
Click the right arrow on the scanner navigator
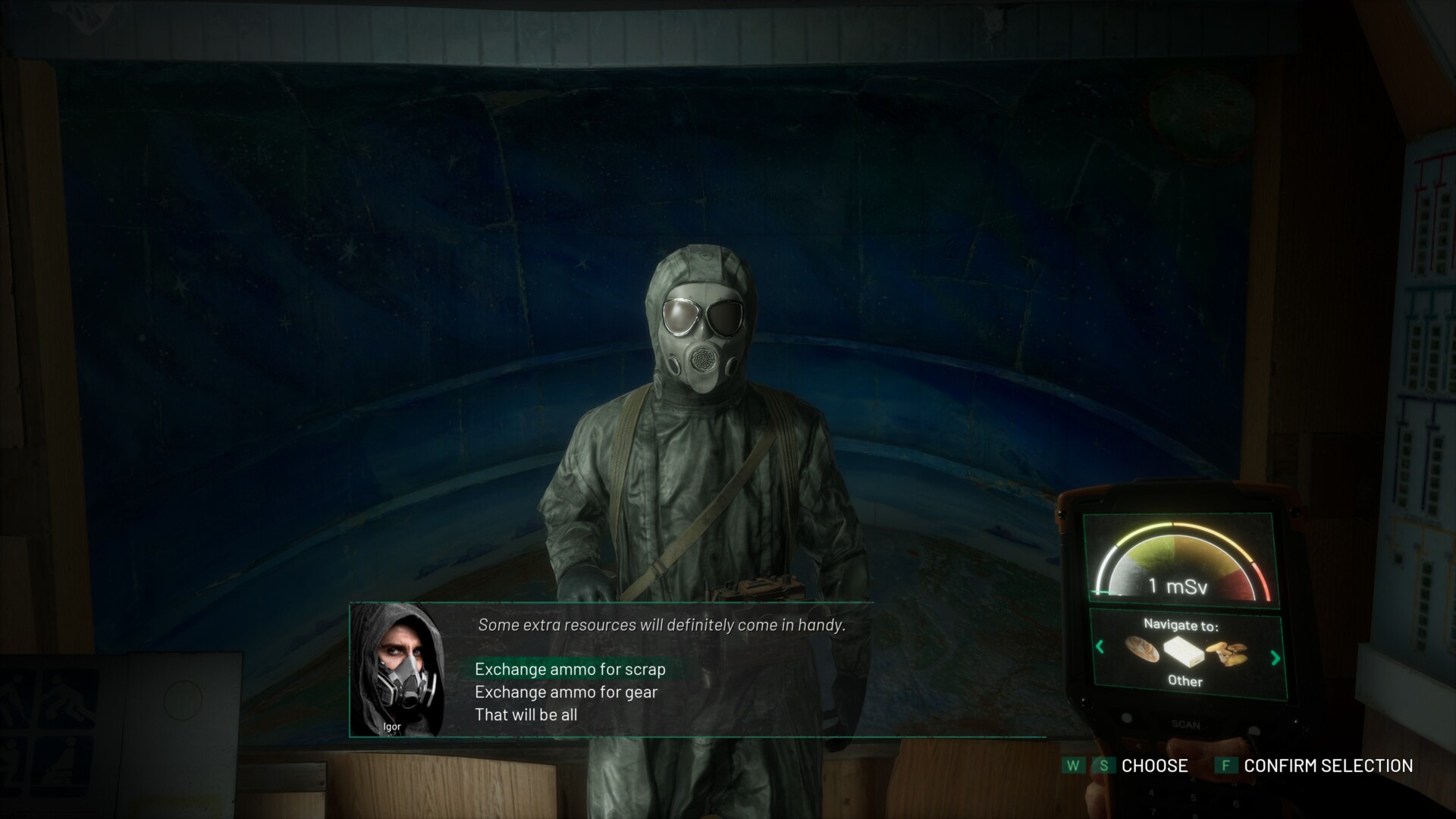click(x=1275, y=657)
